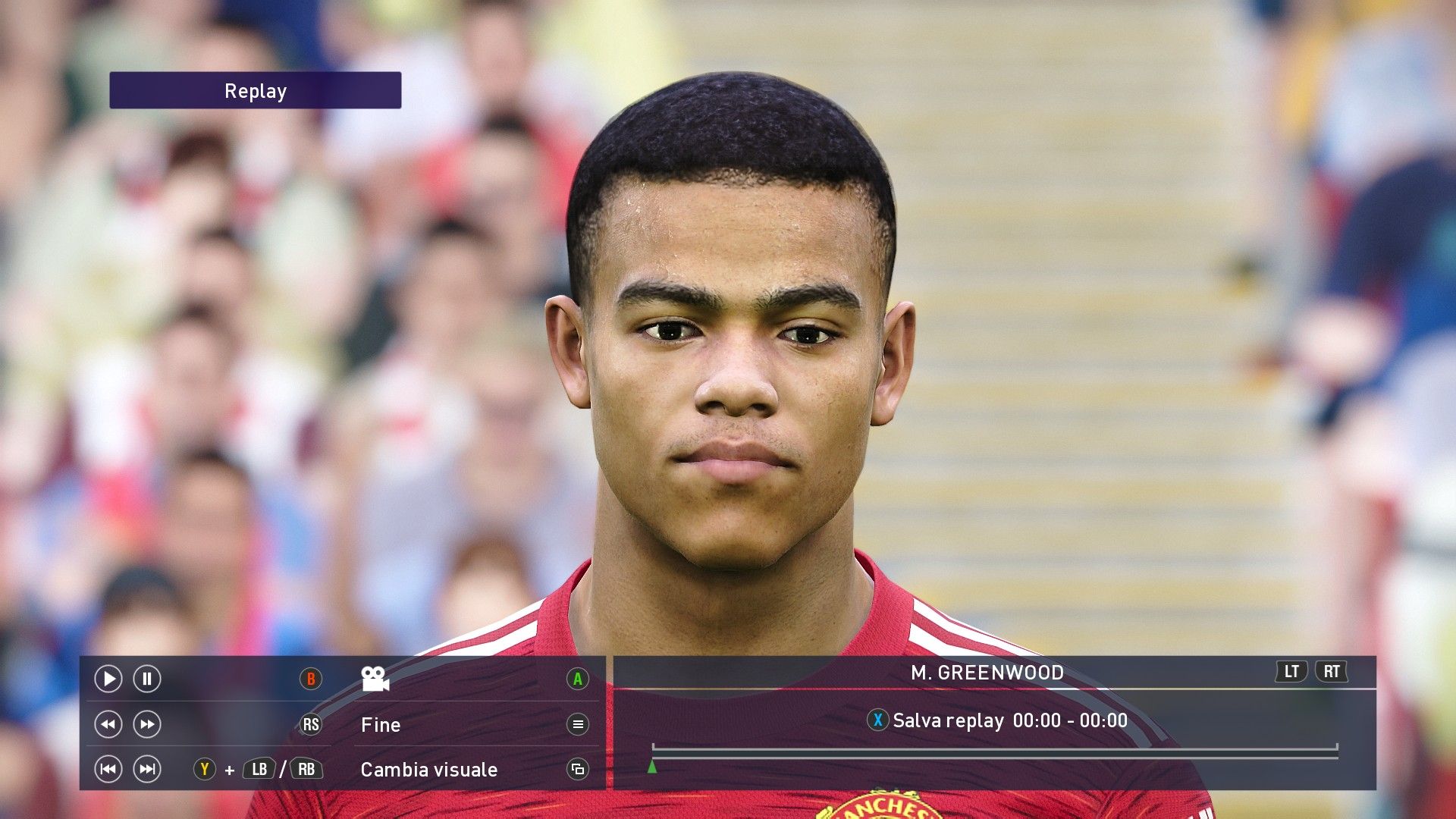Click the play replay button
The height and width of the screenshot is (819, 1456).
click(108, 679)
